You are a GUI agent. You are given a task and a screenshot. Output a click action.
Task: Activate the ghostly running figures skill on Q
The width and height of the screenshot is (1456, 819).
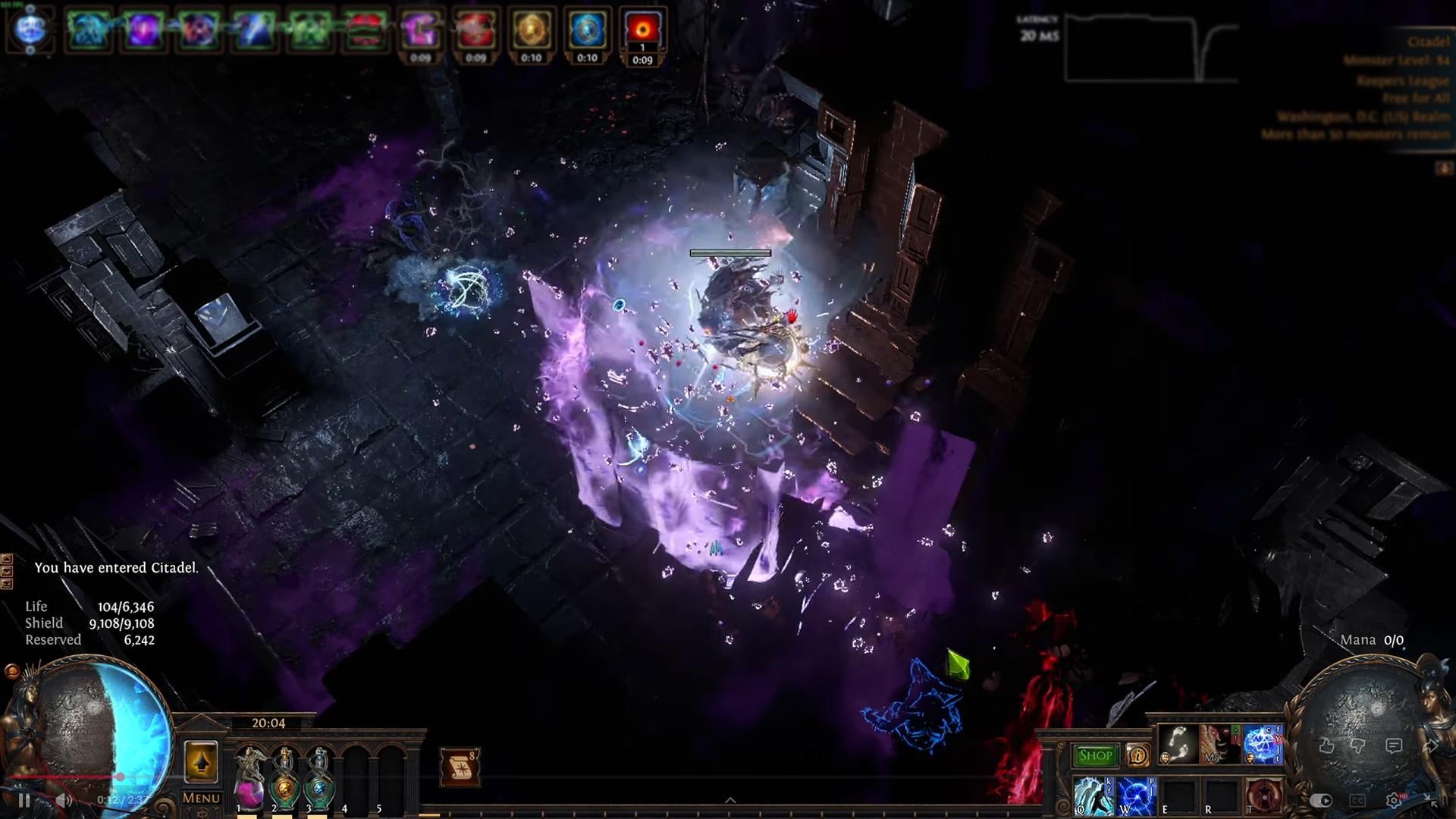coord(1094,796)
